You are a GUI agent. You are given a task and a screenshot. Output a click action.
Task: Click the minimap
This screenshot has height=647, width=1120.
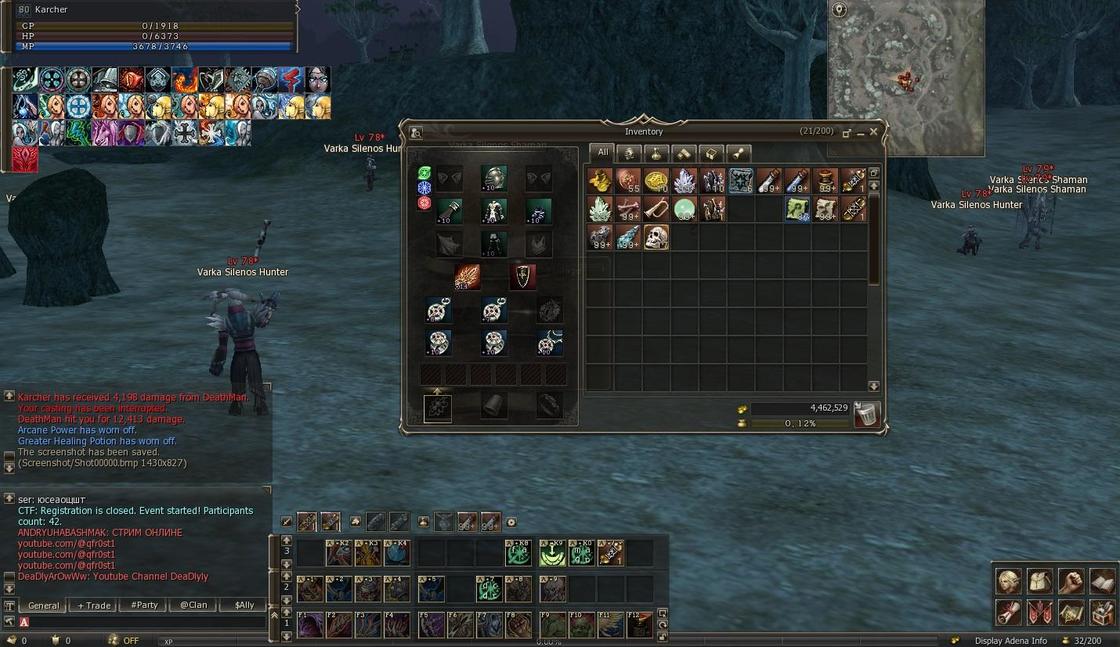click(x=905, y=78)
